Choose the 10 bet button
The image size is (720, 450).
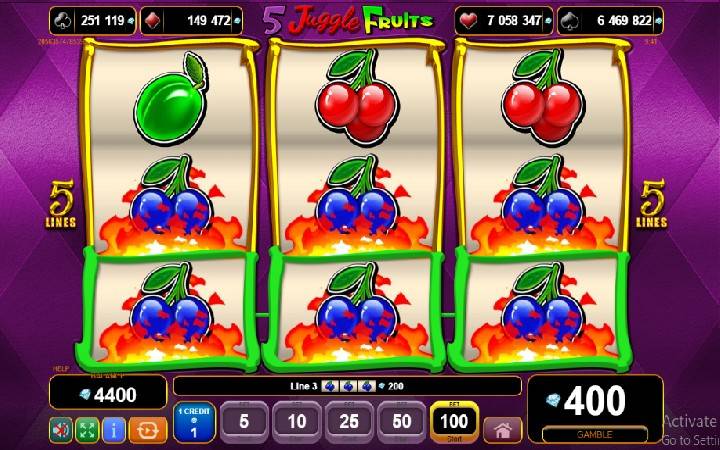tap(296, 422)
